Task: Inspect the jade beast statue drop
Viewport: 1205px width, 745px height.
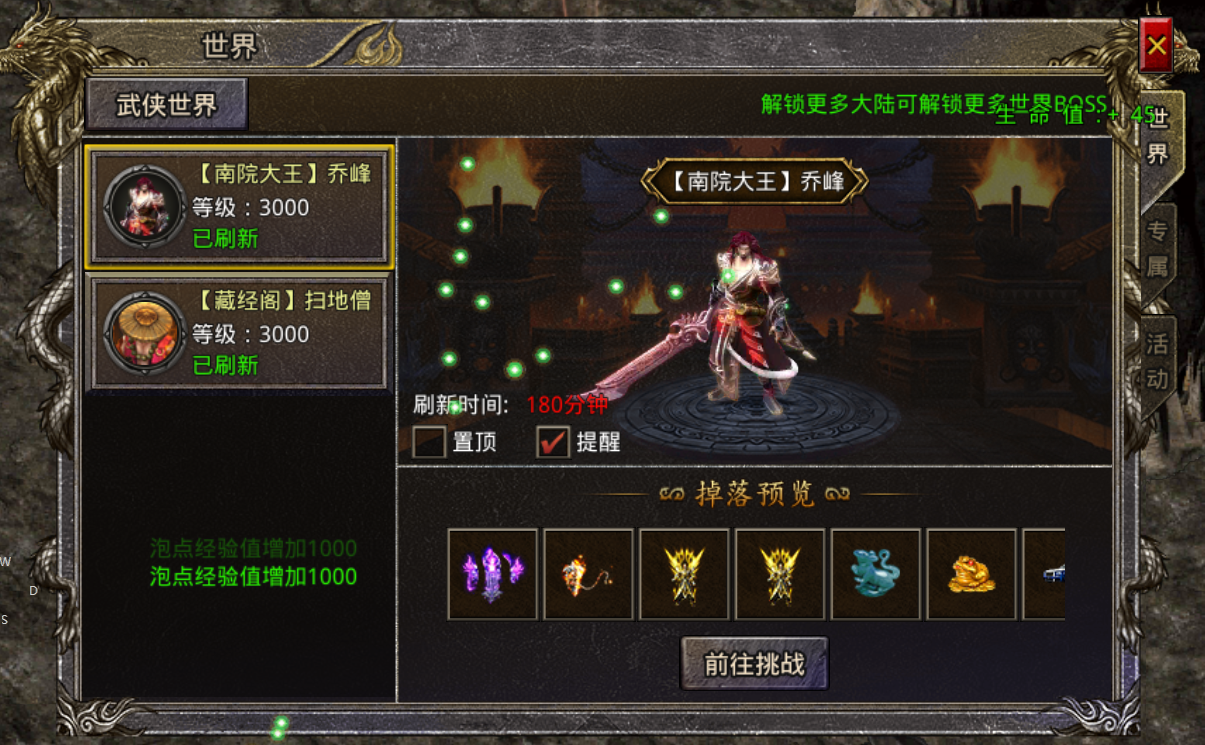Action: tap(875, 574)
